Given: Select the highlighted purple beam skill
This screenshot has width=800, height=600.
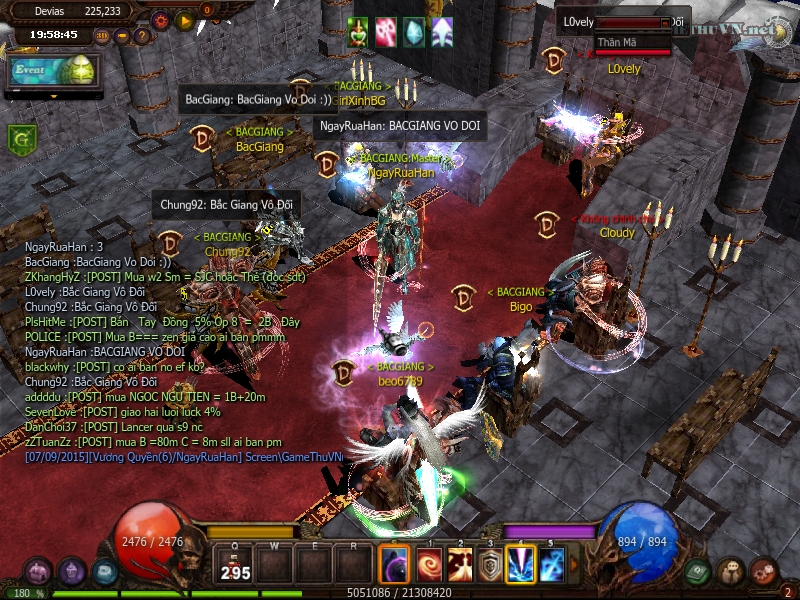Looking at the screenshot, I should point(520,565).
